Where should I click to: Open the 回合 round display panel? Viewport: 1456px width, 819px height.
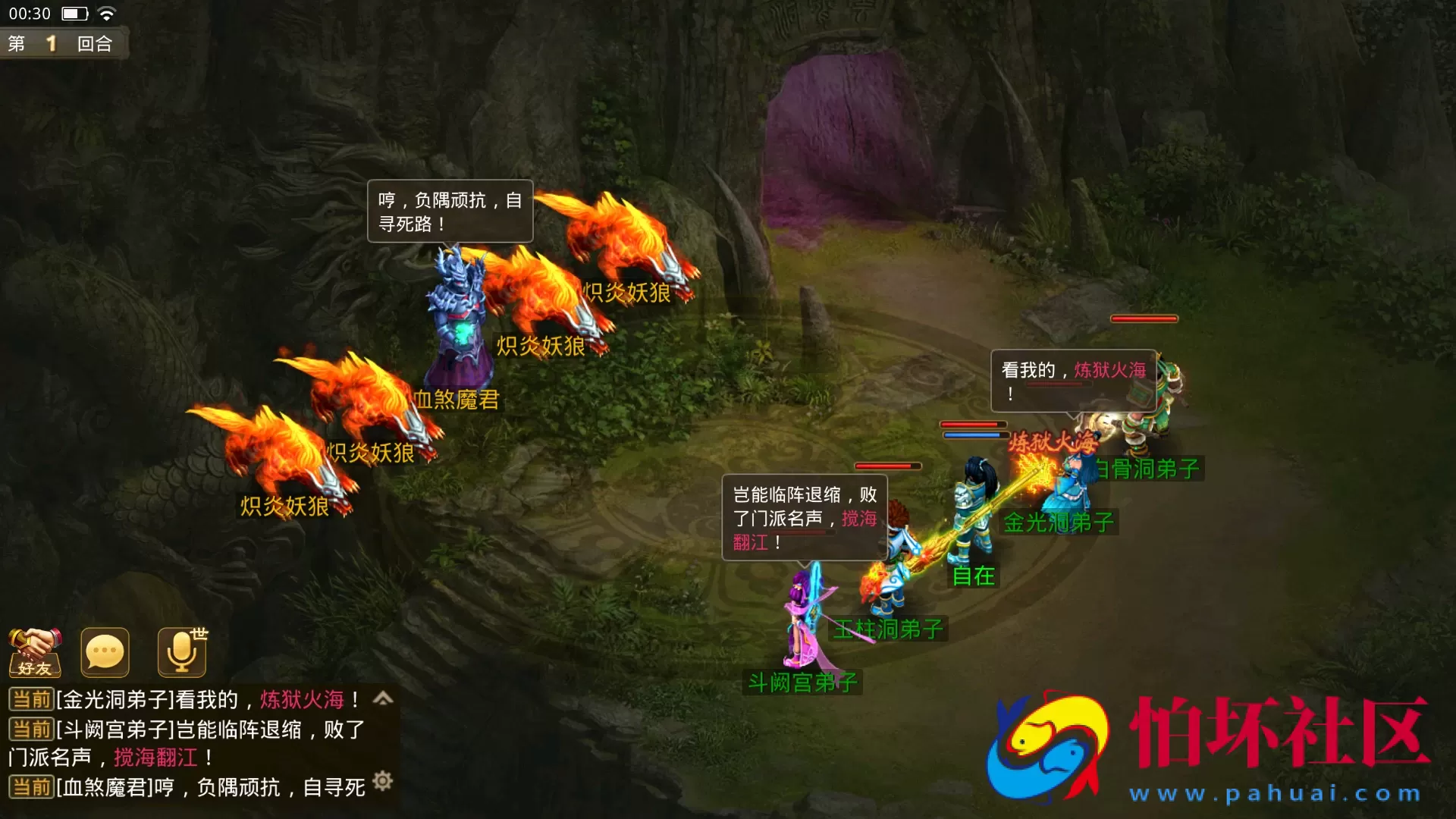(x=95, y=43)
